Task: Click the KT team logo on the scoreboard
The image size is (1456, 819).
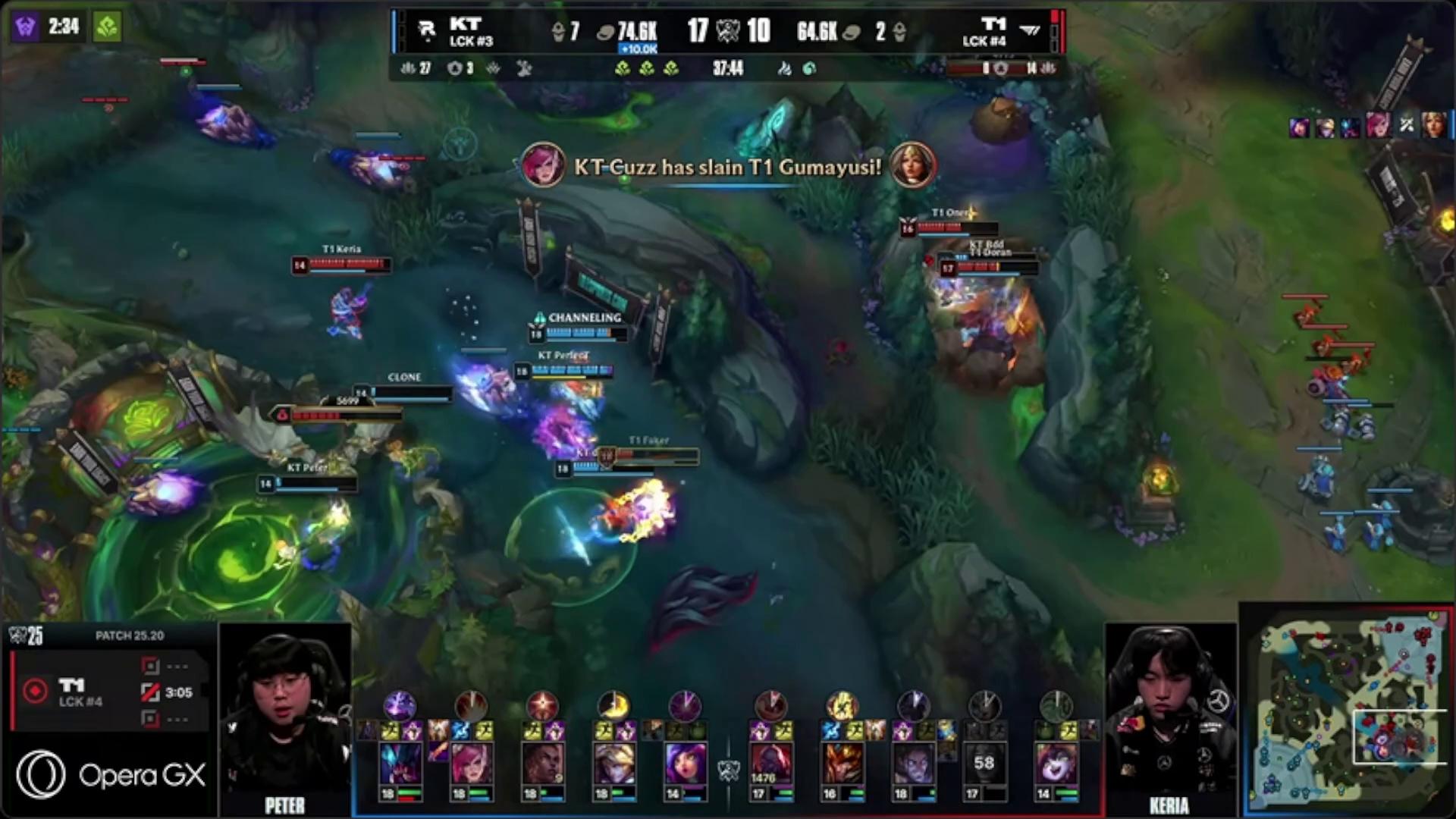Action: pyautogui.click(x=427, y=30)
